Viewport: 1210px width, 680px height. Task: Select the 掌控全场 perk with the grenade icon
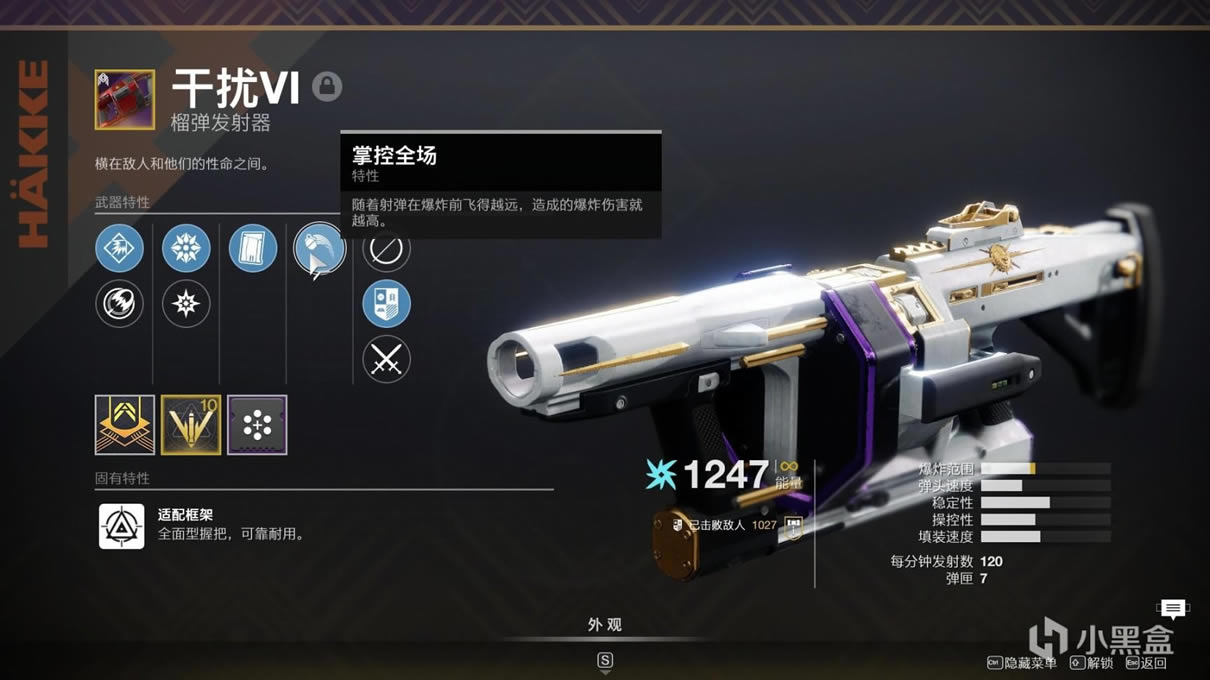319,248
